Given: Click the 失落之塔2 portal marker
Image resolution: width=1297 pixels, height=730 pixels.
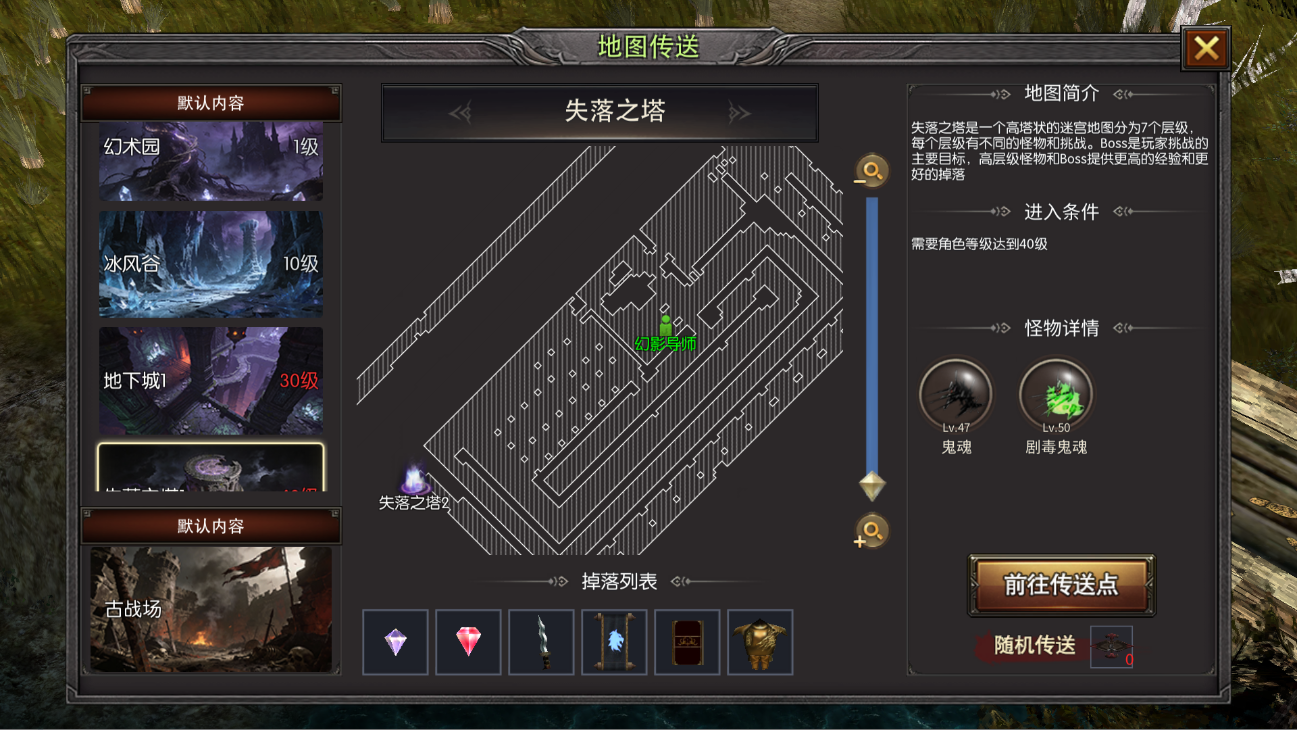Looking at the screenshot, I should coord(414,481).
